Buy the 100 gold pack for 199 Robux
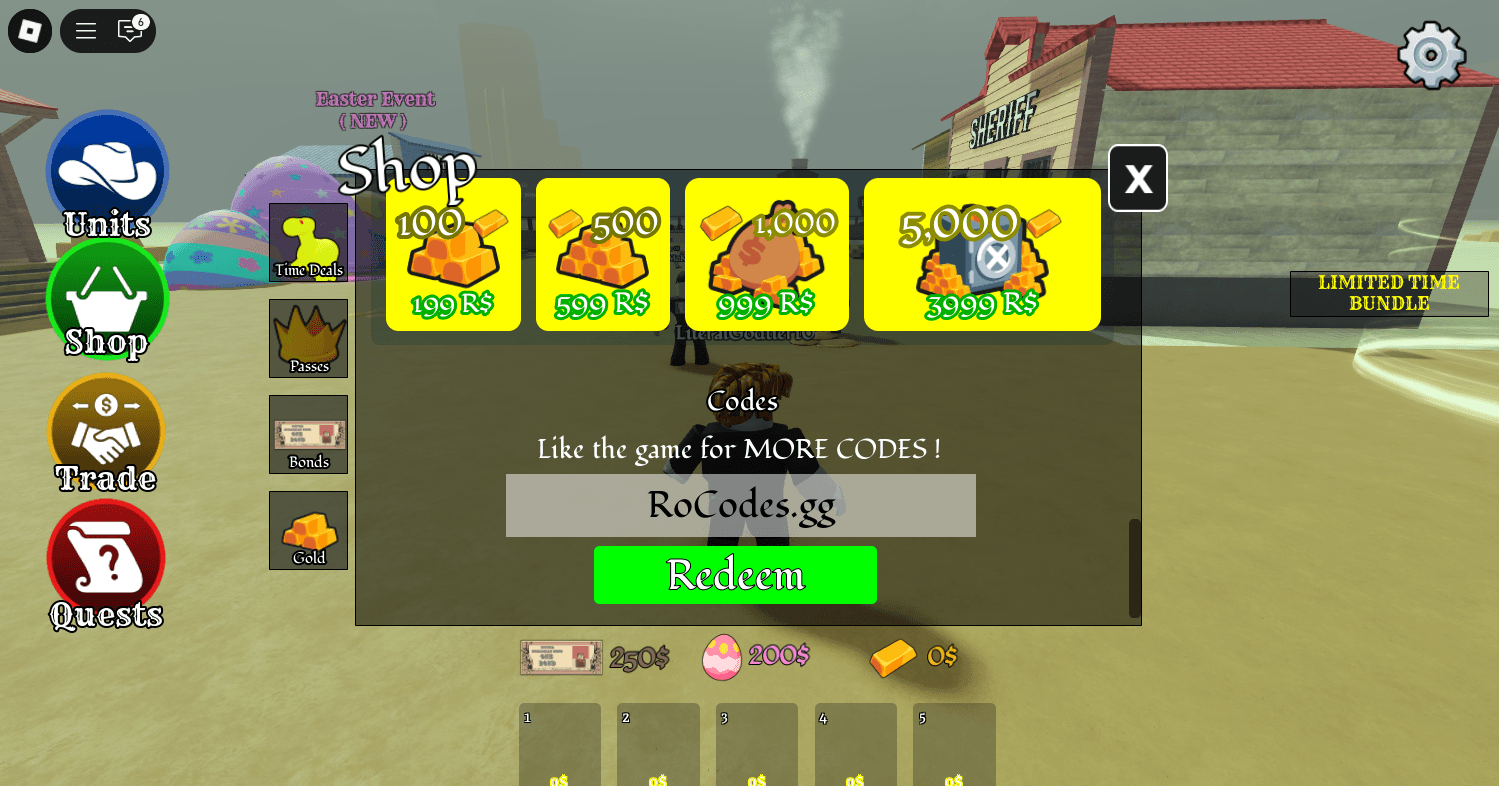Viewport: 1499px width, 786px height. pyautogui.click(x=452, y=254)
